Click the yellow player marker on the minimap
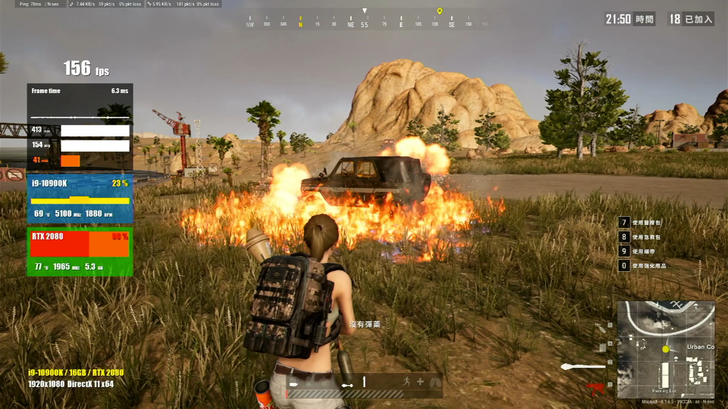This screenshot has width=728, height=409. point(666,349)
